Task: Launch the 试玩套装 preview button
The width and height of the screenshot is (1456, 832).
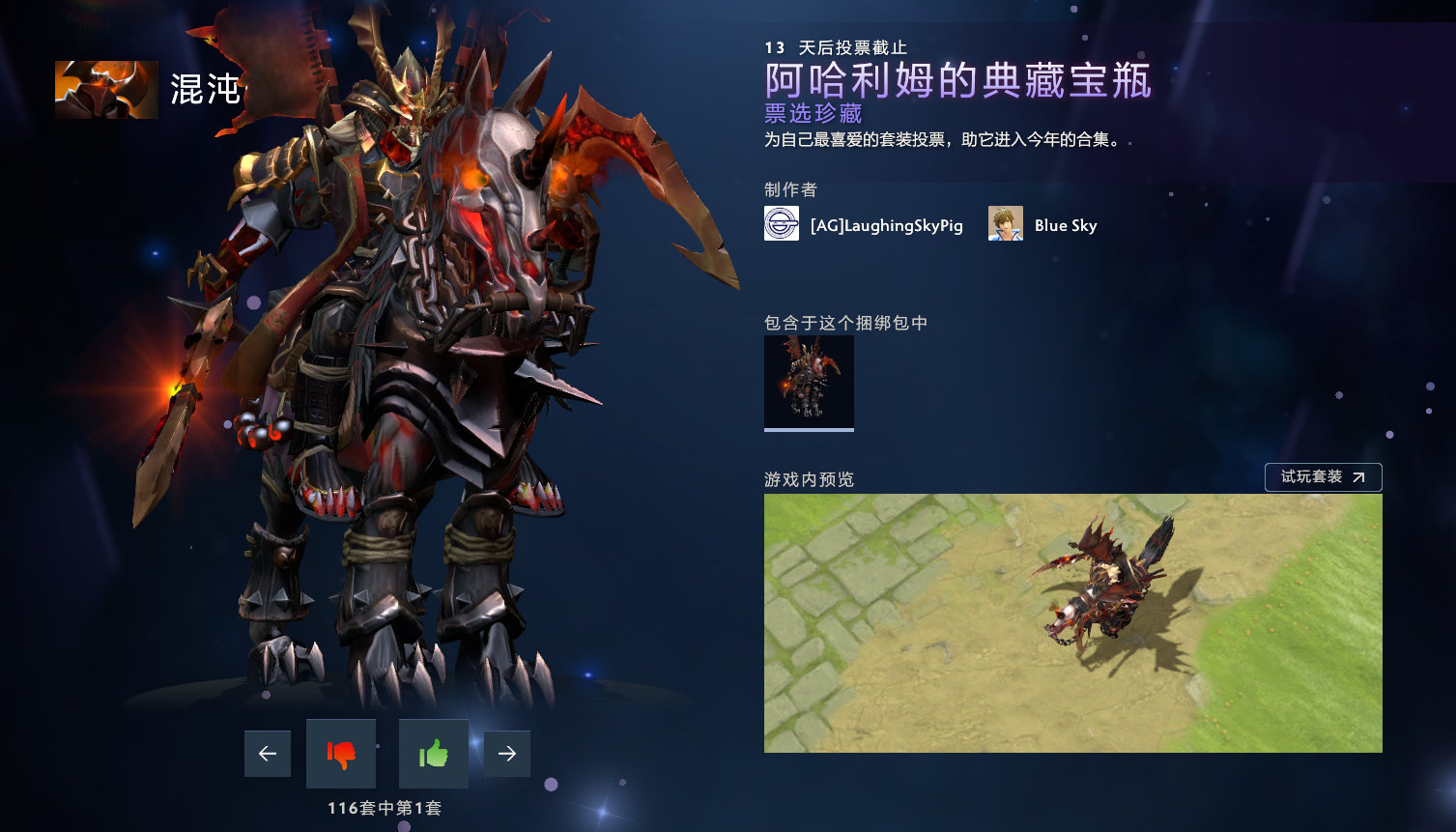Action: (1323, 476)
